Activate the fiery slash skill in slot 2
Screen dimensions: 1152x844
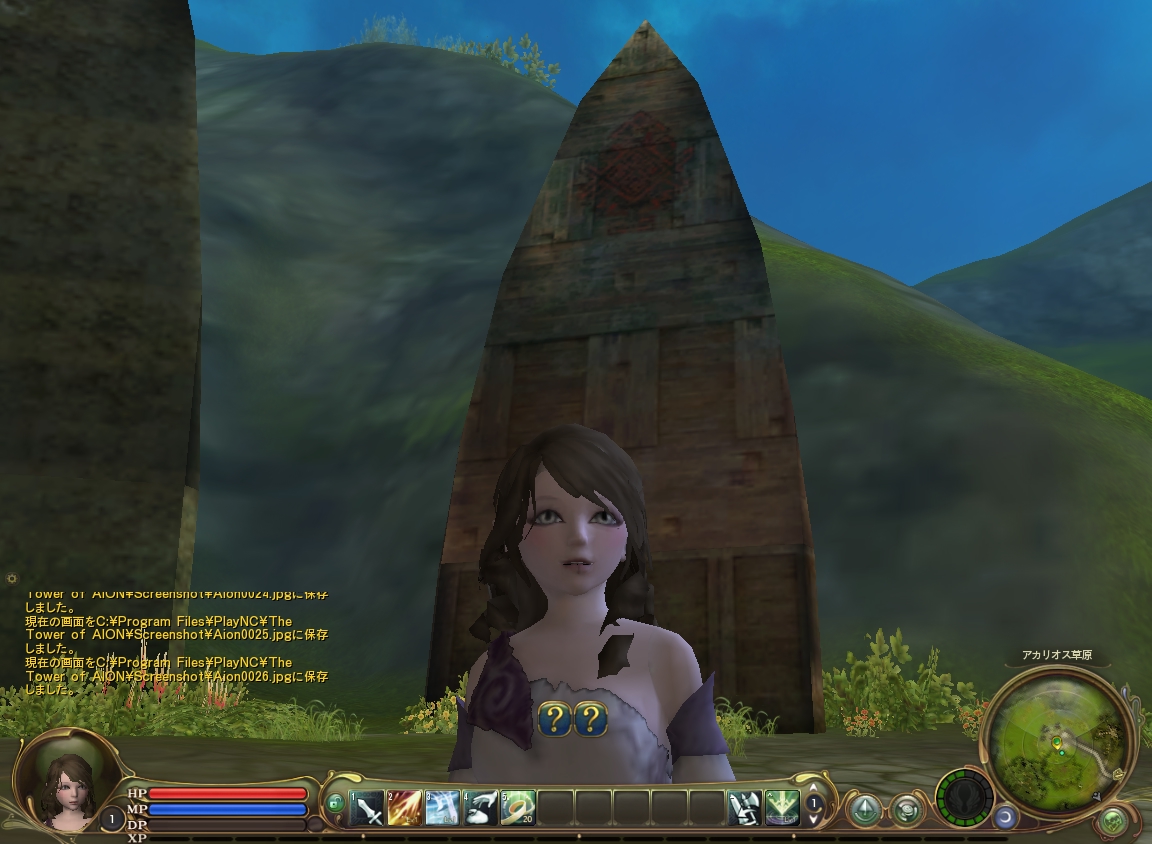click(x=405, y=807)
